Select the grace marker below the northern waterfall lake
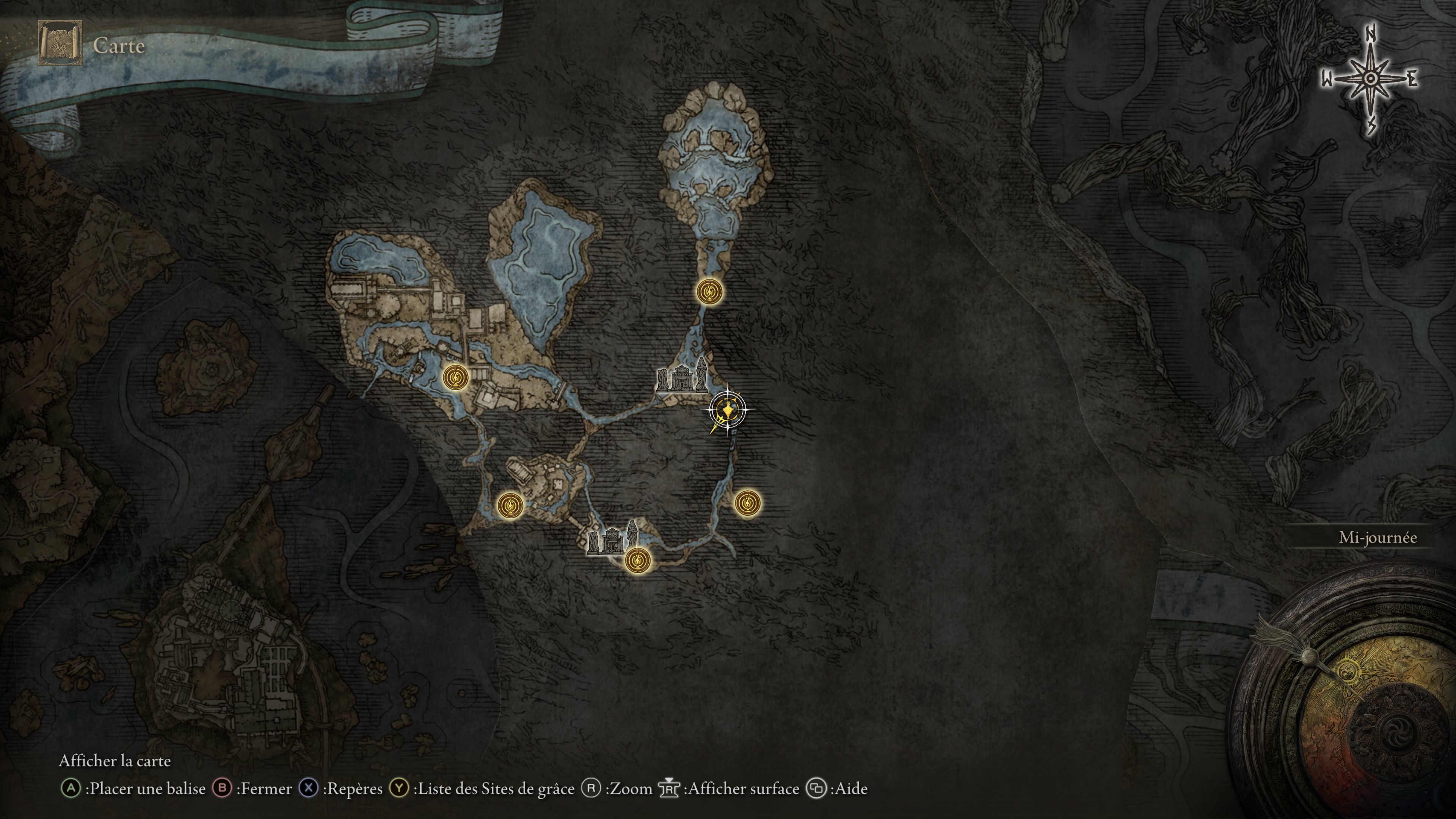1456x819 pixels. pos(709,292)
